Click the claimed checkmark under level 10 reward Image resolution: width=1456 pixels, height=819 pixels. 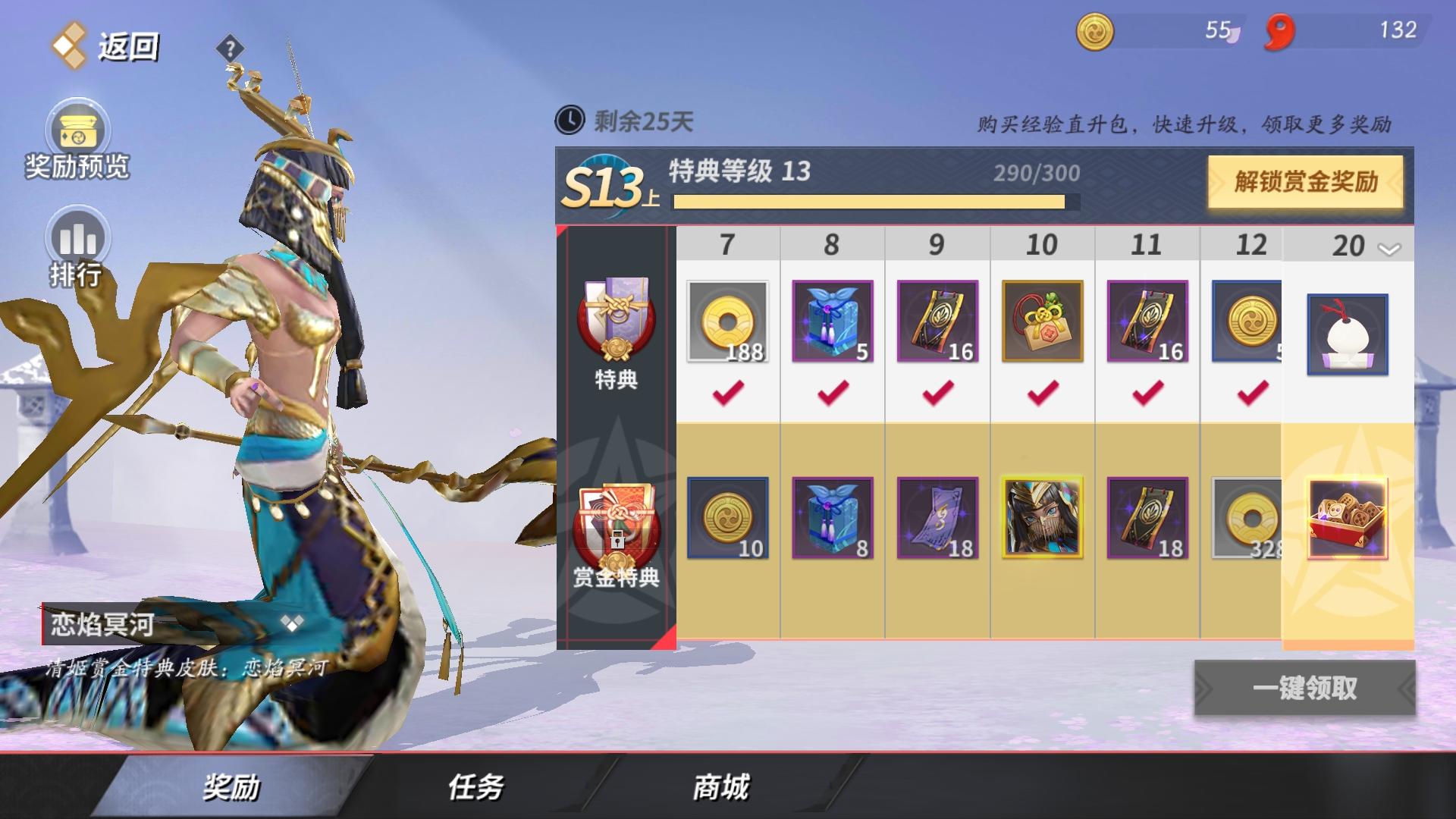1041,394
